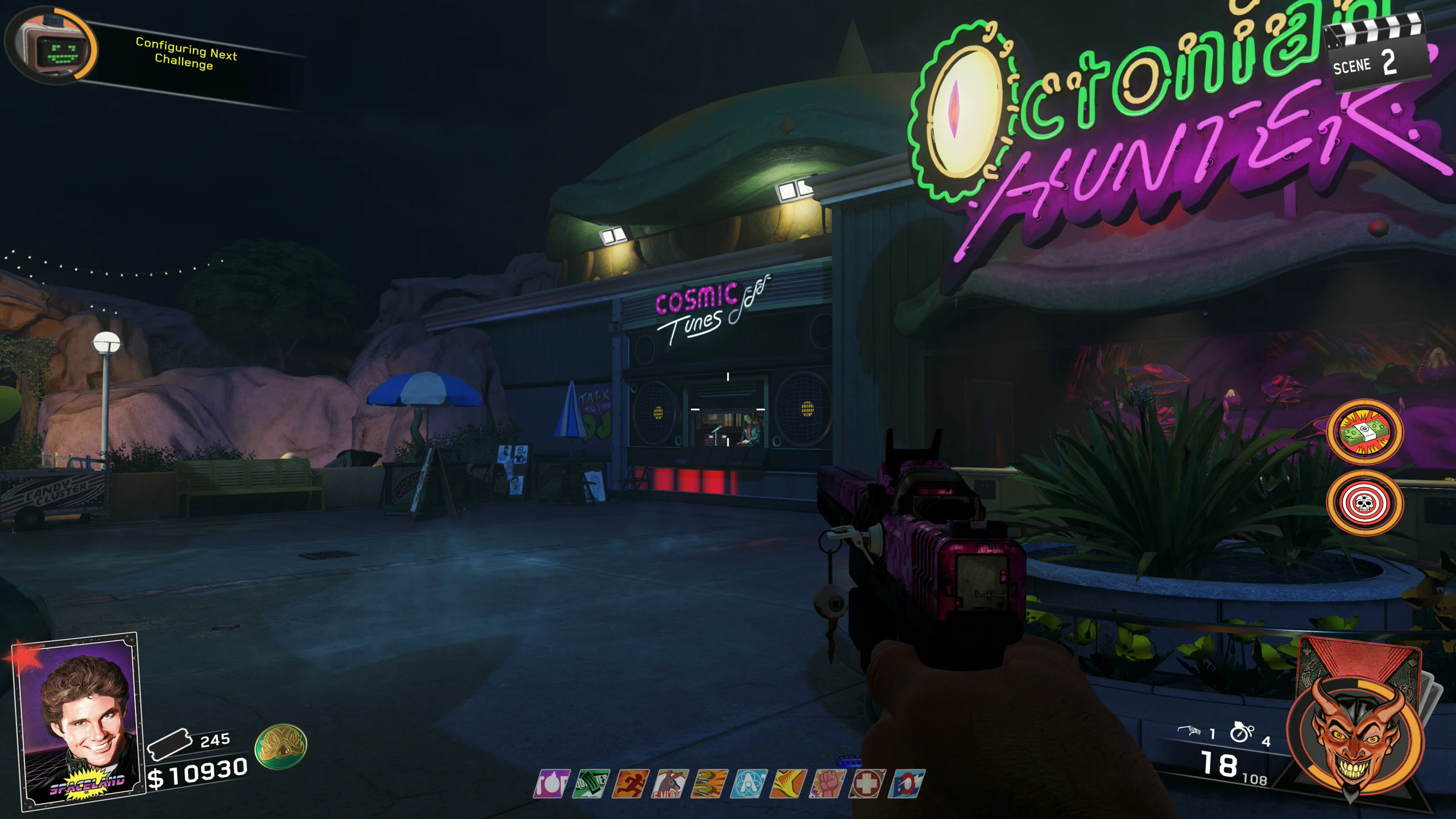Choose the shutter-glasses tactical equipment icon

pos(1189,730)
